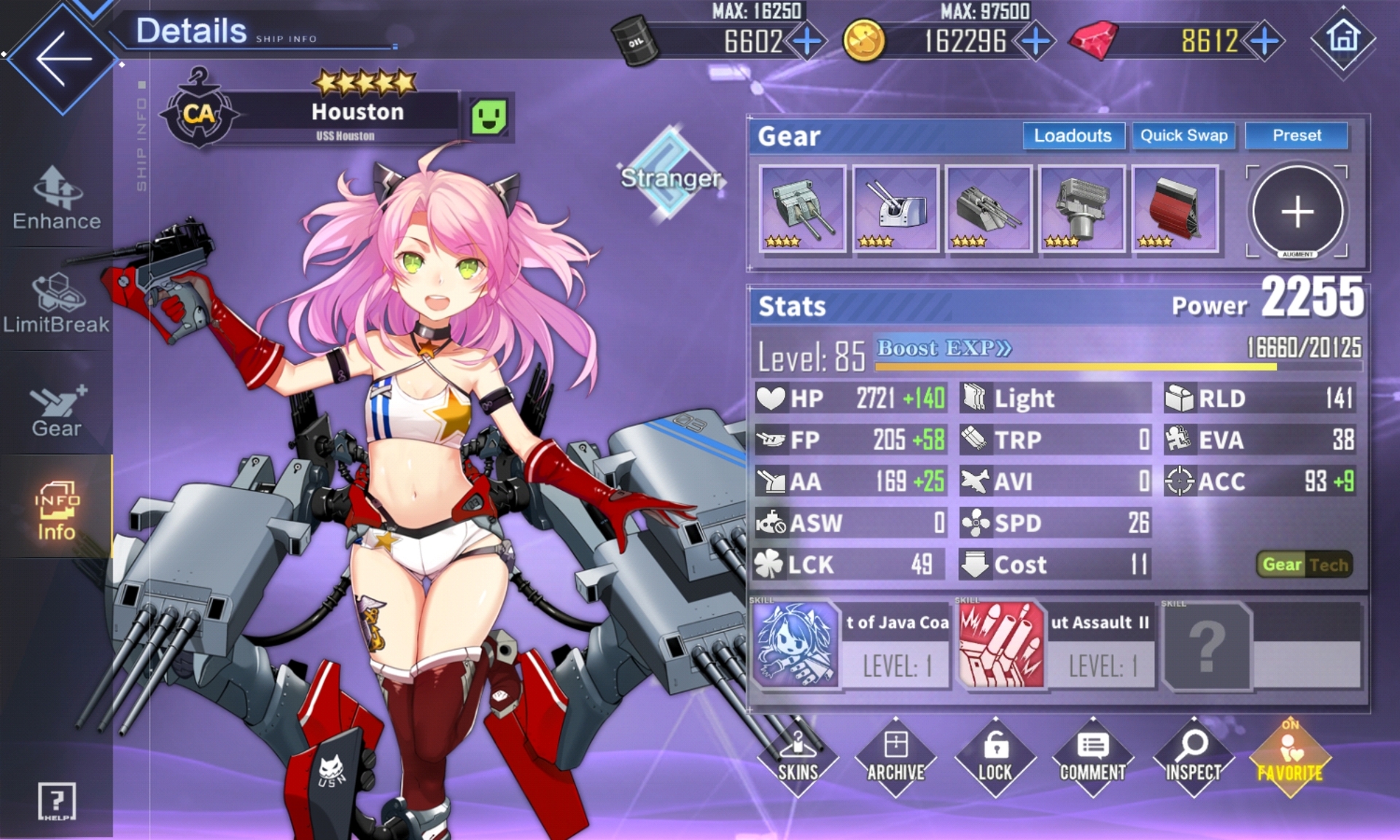Open the gear Preset menu
This screenshot has height=840, width=1400.
pyautogui.click(x=1296, y=136)
